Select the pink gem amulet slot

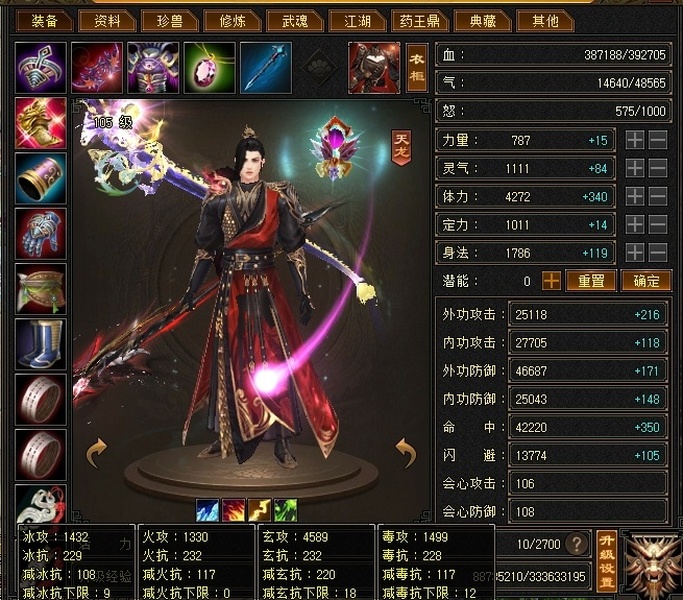[210, 67]
